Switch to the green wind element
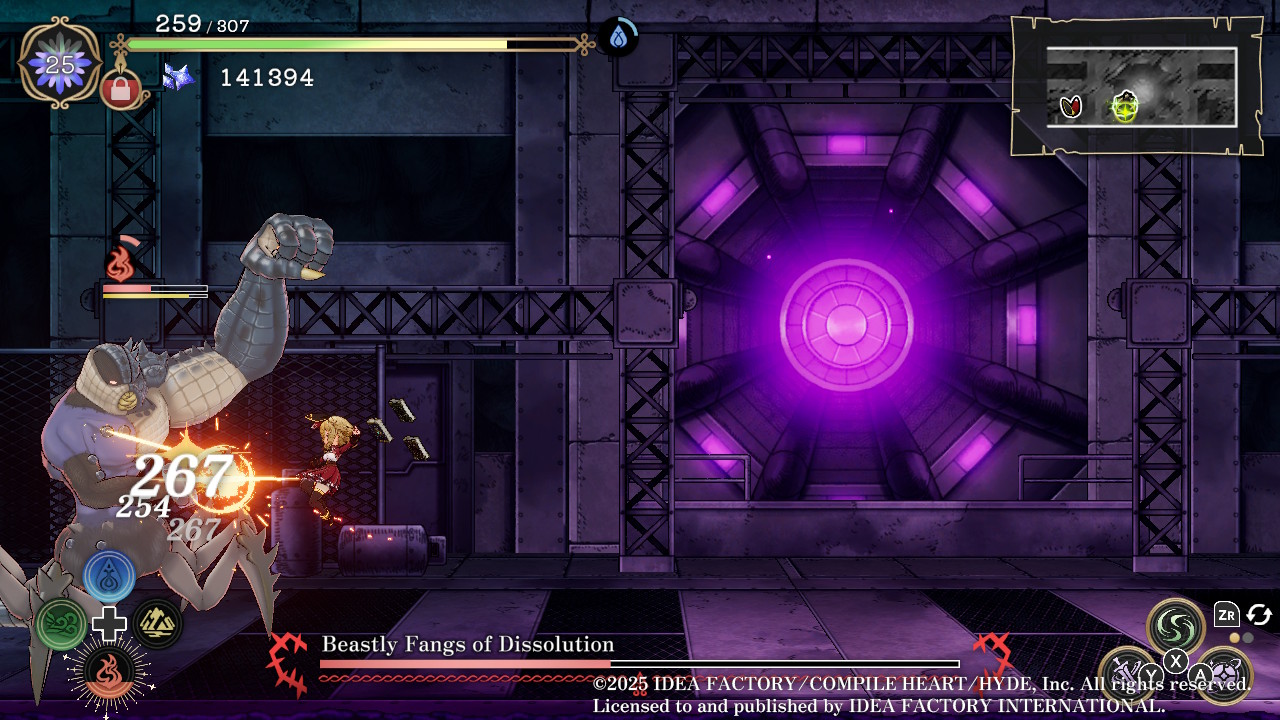This screenshot has width=1280, height=720. click(61, 624)
